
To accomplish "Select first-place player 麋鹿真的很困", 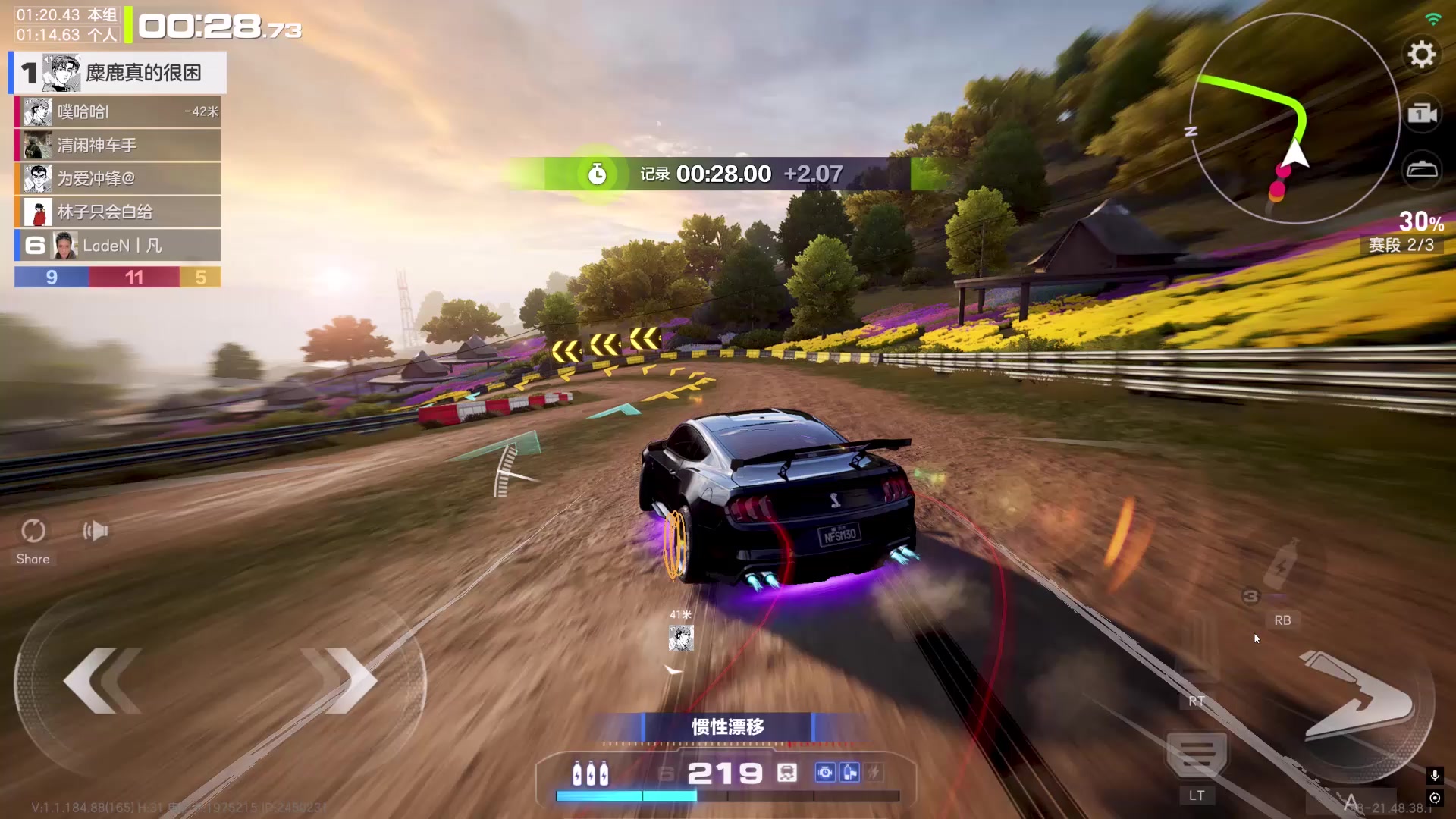I will [118, 73].
